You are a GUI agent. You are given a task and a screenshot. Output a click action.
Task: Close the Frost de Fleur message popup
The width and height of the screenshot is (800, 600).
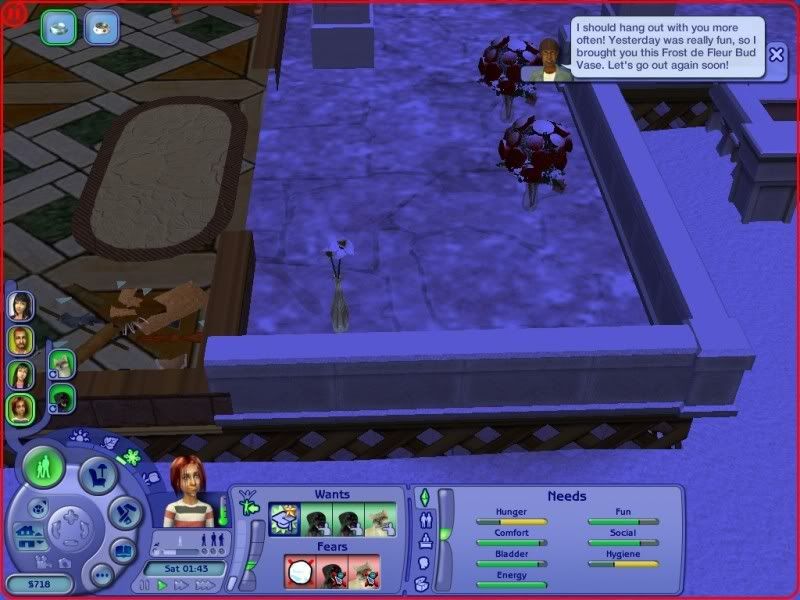777,55
